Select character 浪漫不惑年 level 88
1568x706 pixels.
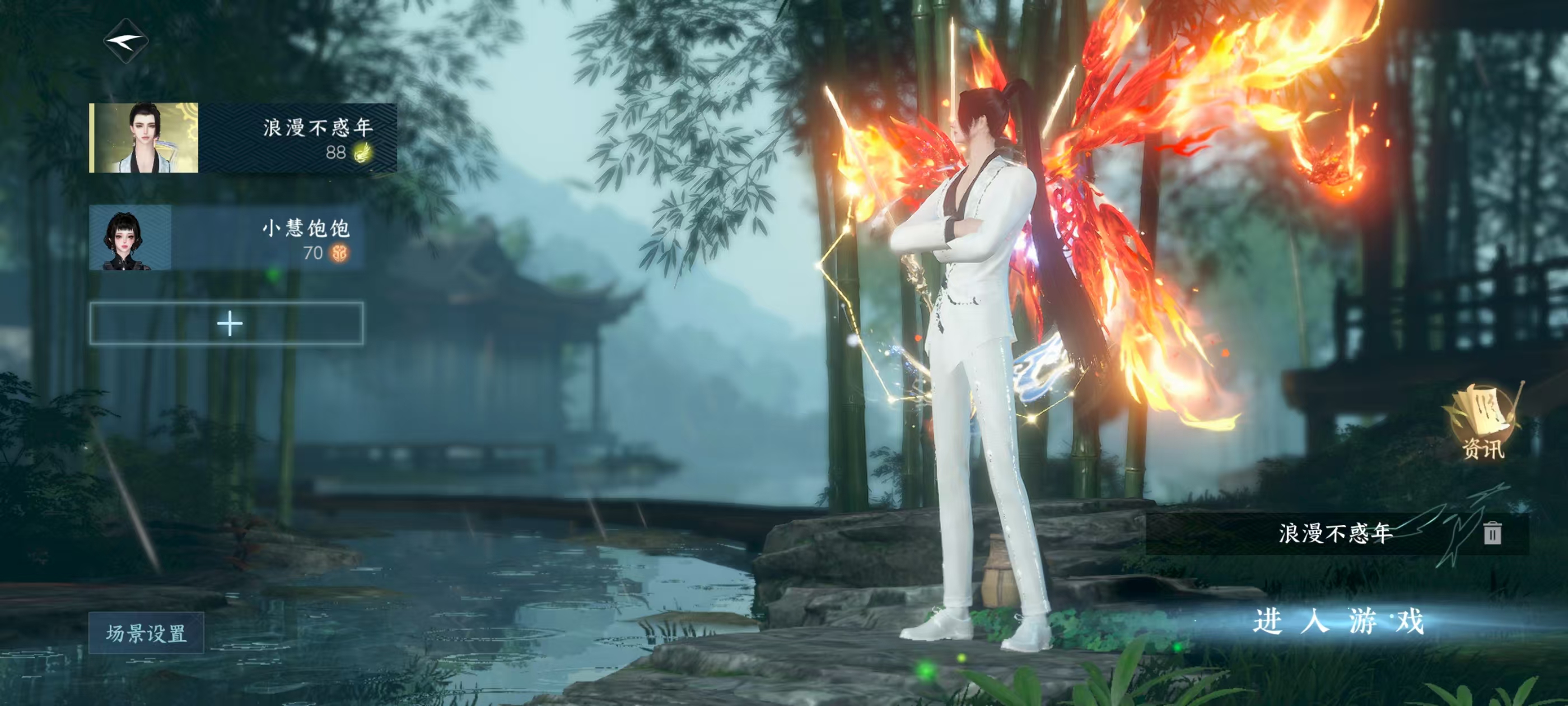click(243, 138)
